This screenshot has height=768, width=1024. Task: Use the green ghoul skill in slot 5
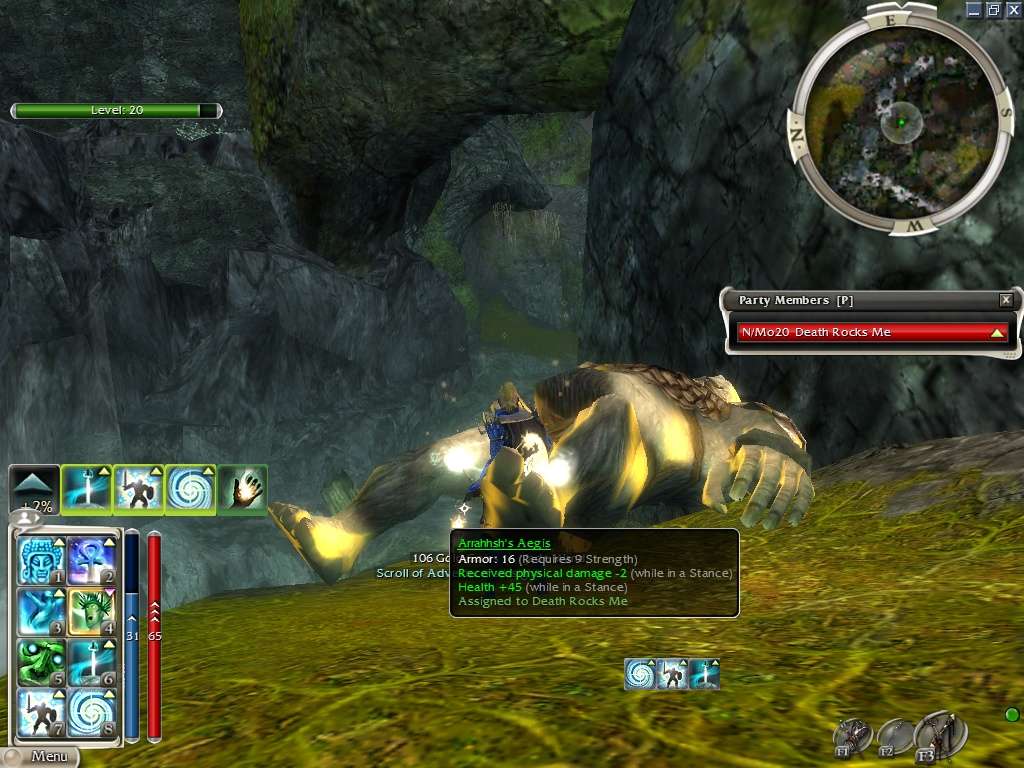click(42, 663)
